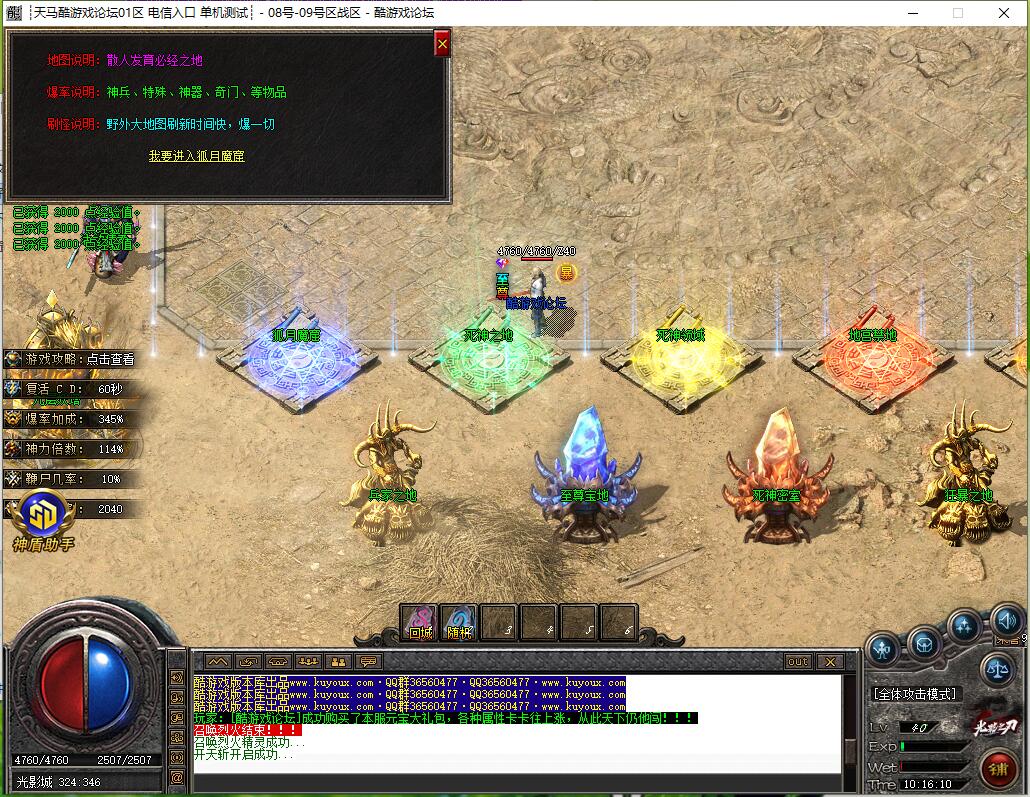Open the 游戏攻略 guide entry
The height and width of the screenshot is (797, 1030).
(70, 359)
